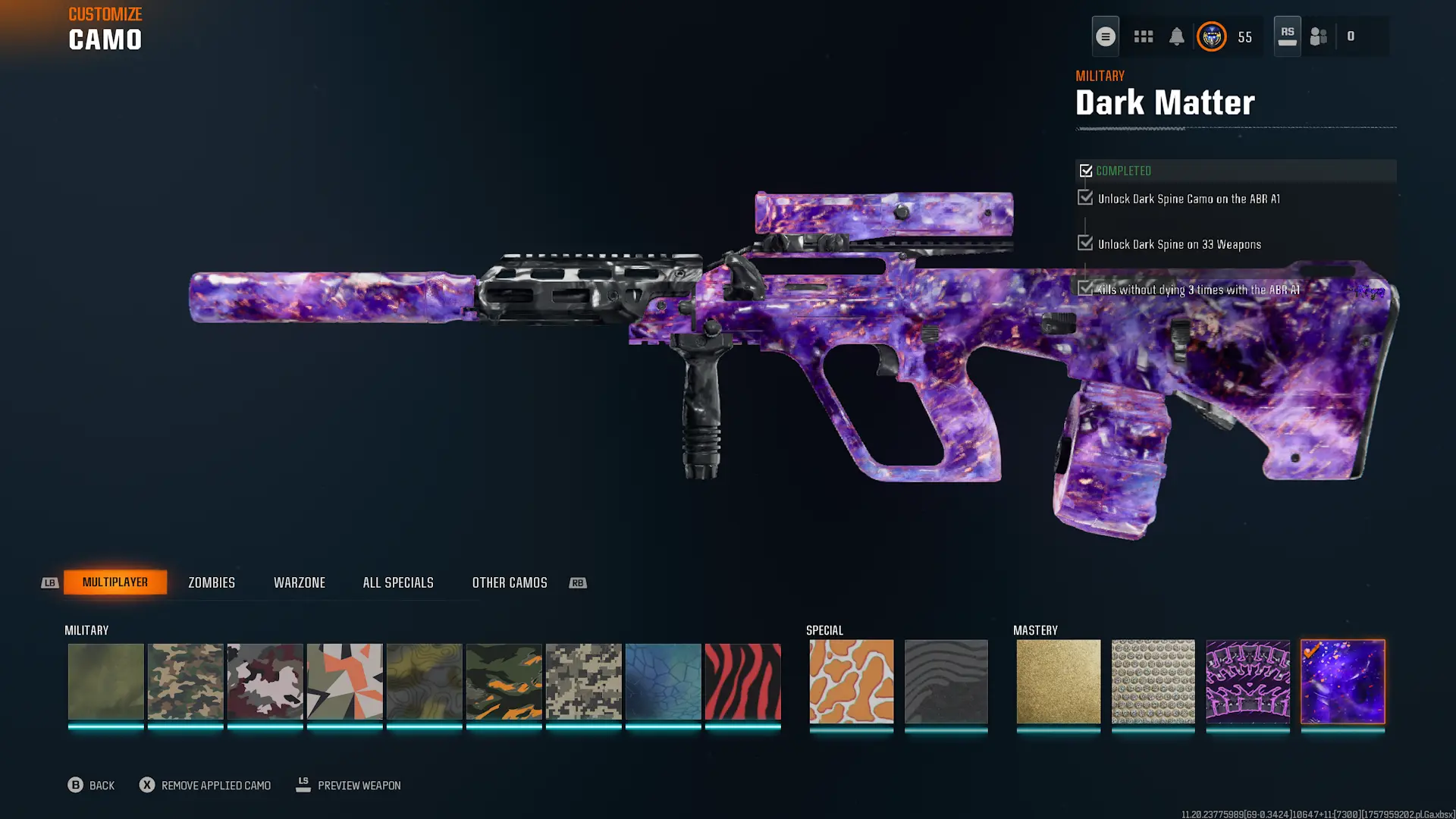The width and height of the screenshot is (1456, 819).
Task: Open the main menu icon
Action: tap(1105, 36)
